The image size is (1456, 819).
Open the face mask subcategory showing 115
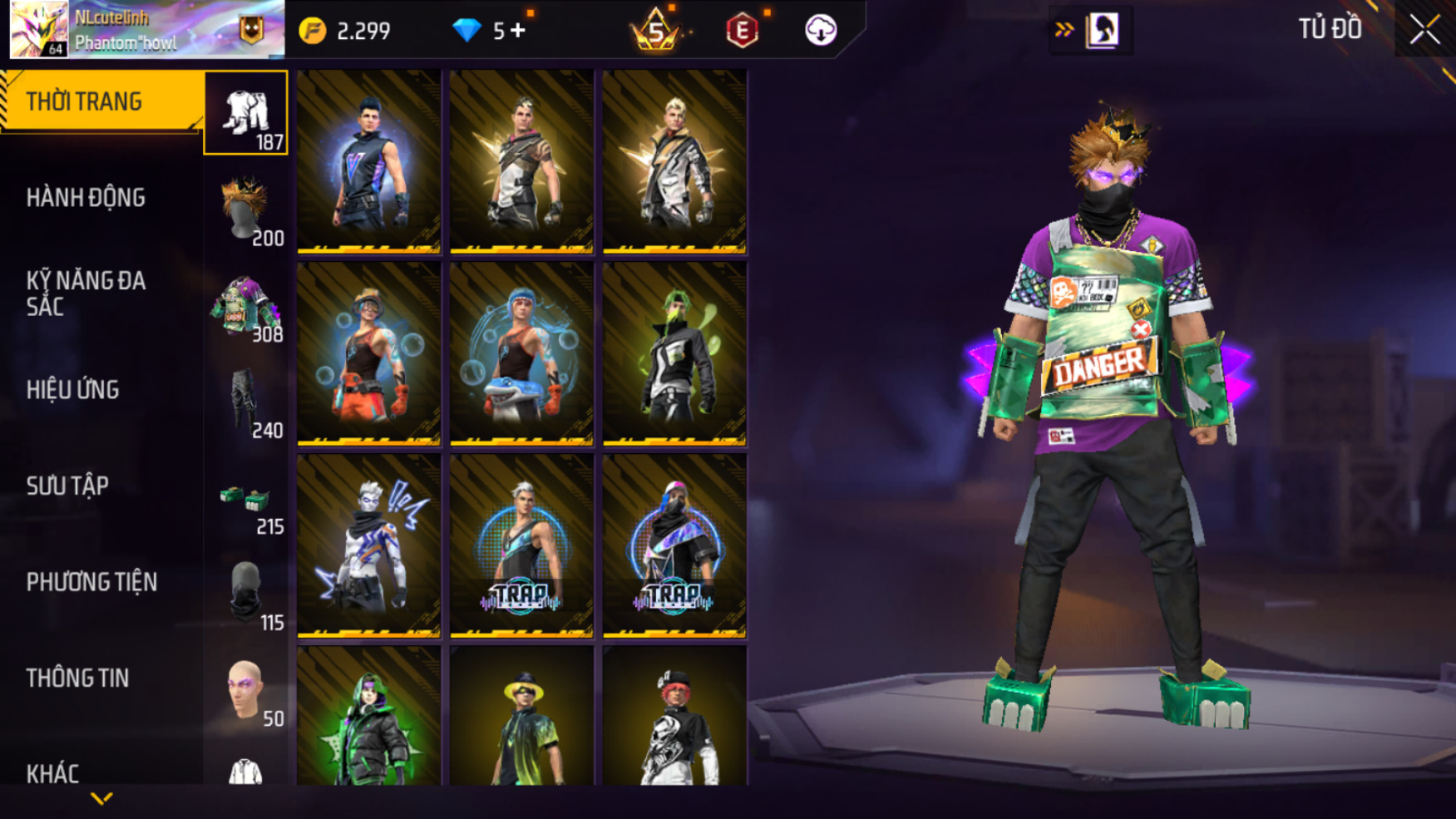point(246,594)
